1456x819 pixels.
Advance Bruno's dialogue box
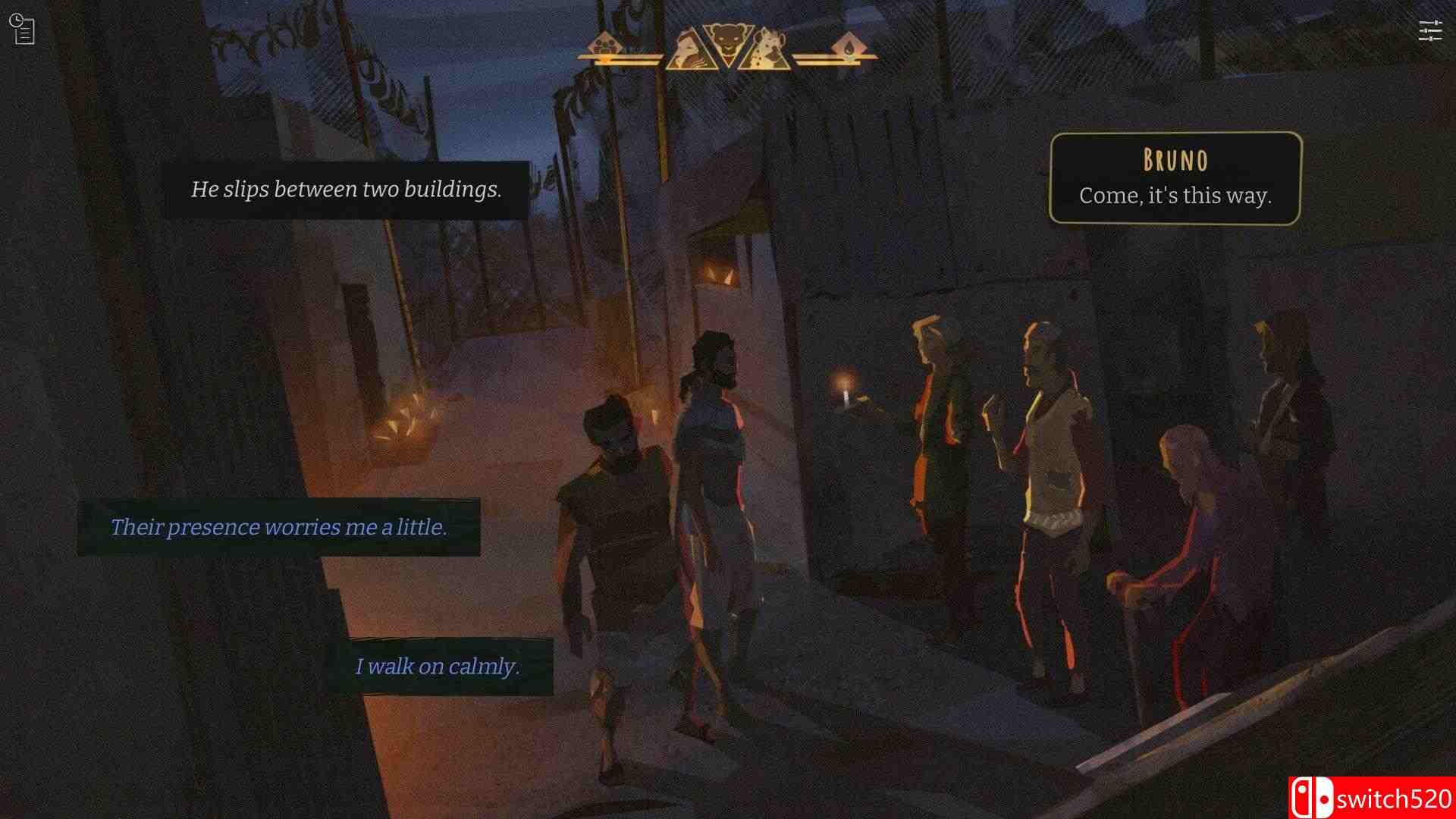[1175, 179]
